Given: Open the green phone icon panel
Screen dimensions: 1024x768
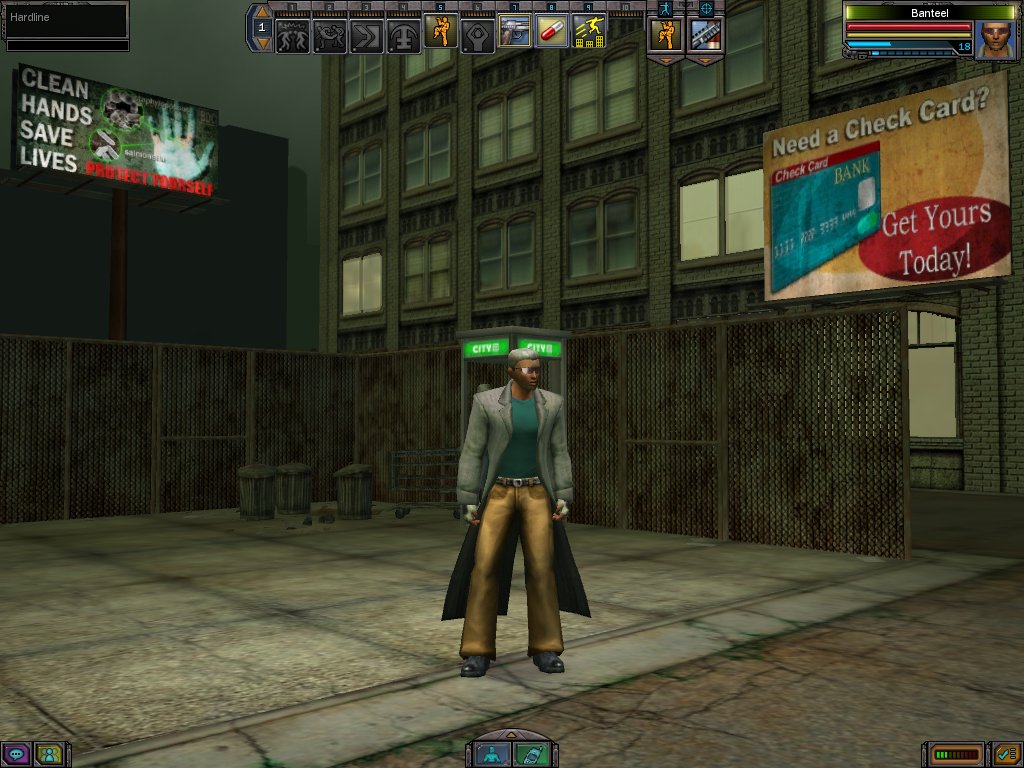Looking at the screenshot, I should (530, 755).
